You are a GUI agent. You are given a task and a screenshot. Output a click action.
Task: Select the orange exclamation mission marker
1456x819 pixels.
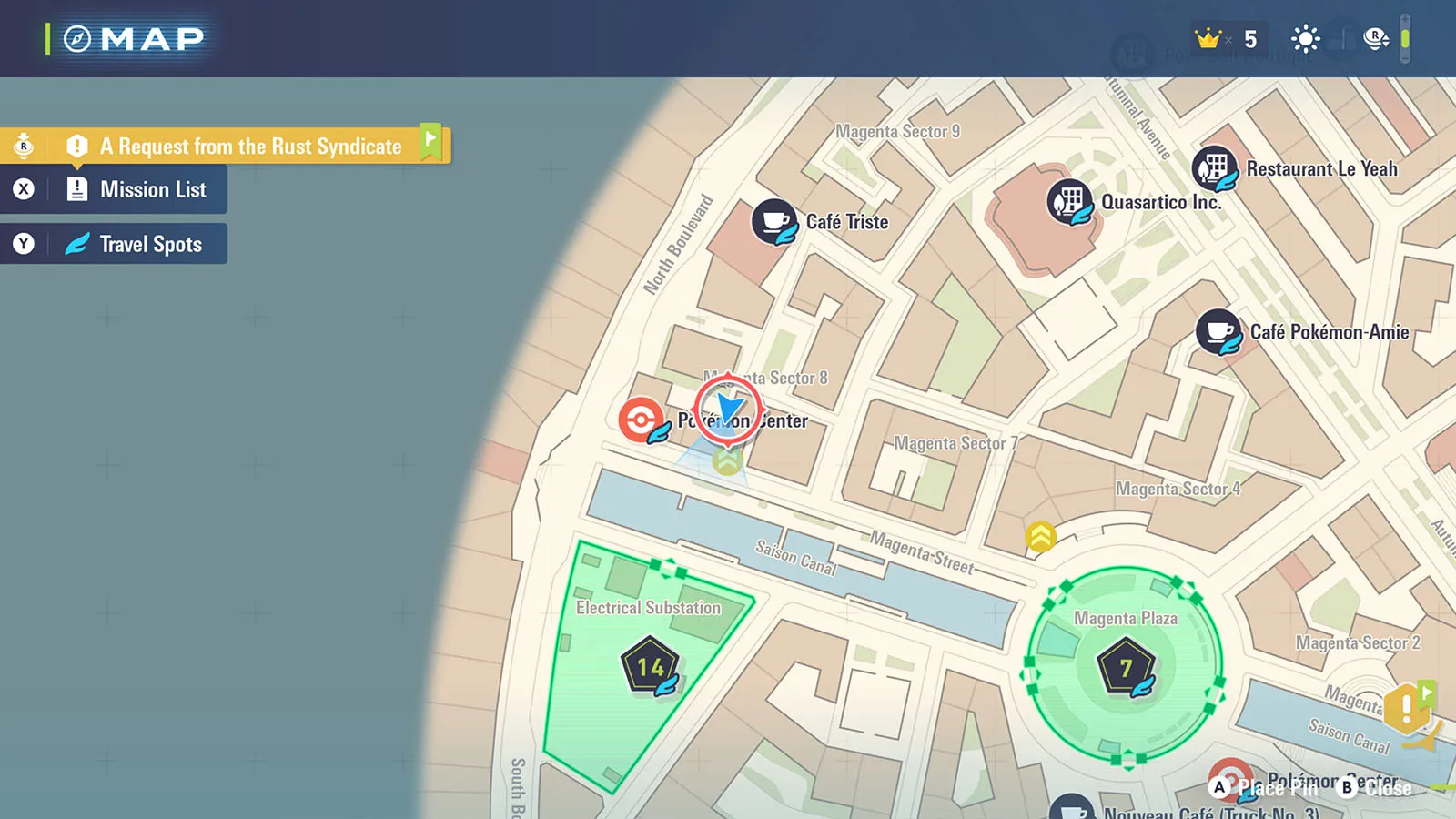1407,707
